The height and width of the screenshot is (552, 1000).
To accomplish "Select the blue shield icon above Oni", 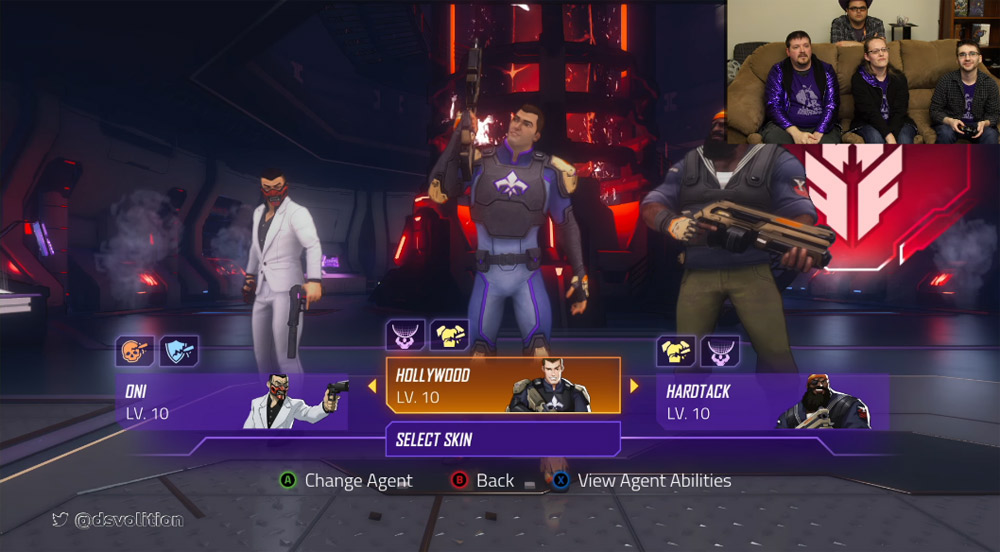I will (x=179, y=351).
